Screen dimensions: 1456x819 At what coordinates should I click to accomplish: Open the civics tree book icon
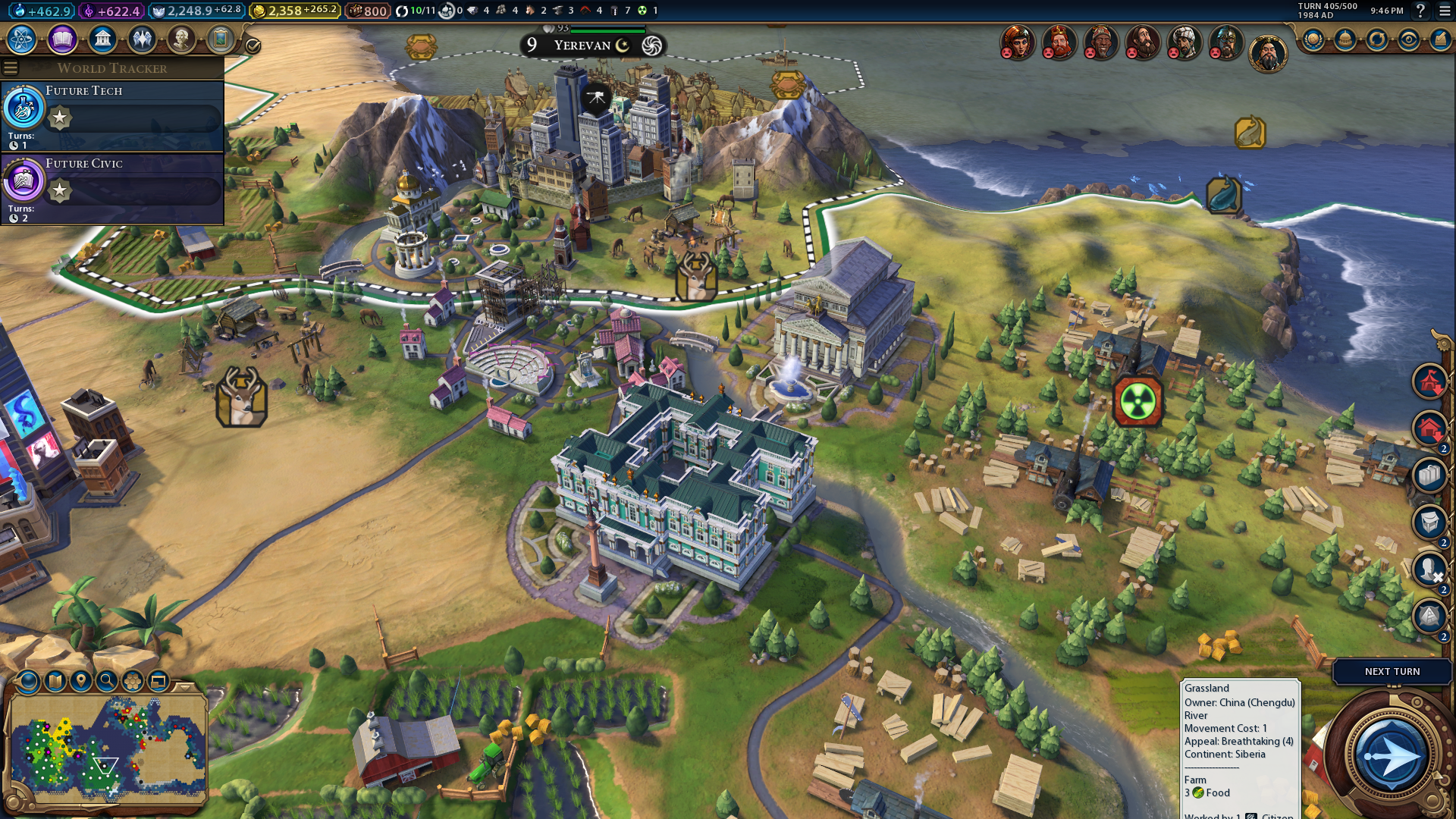point(62,39)
